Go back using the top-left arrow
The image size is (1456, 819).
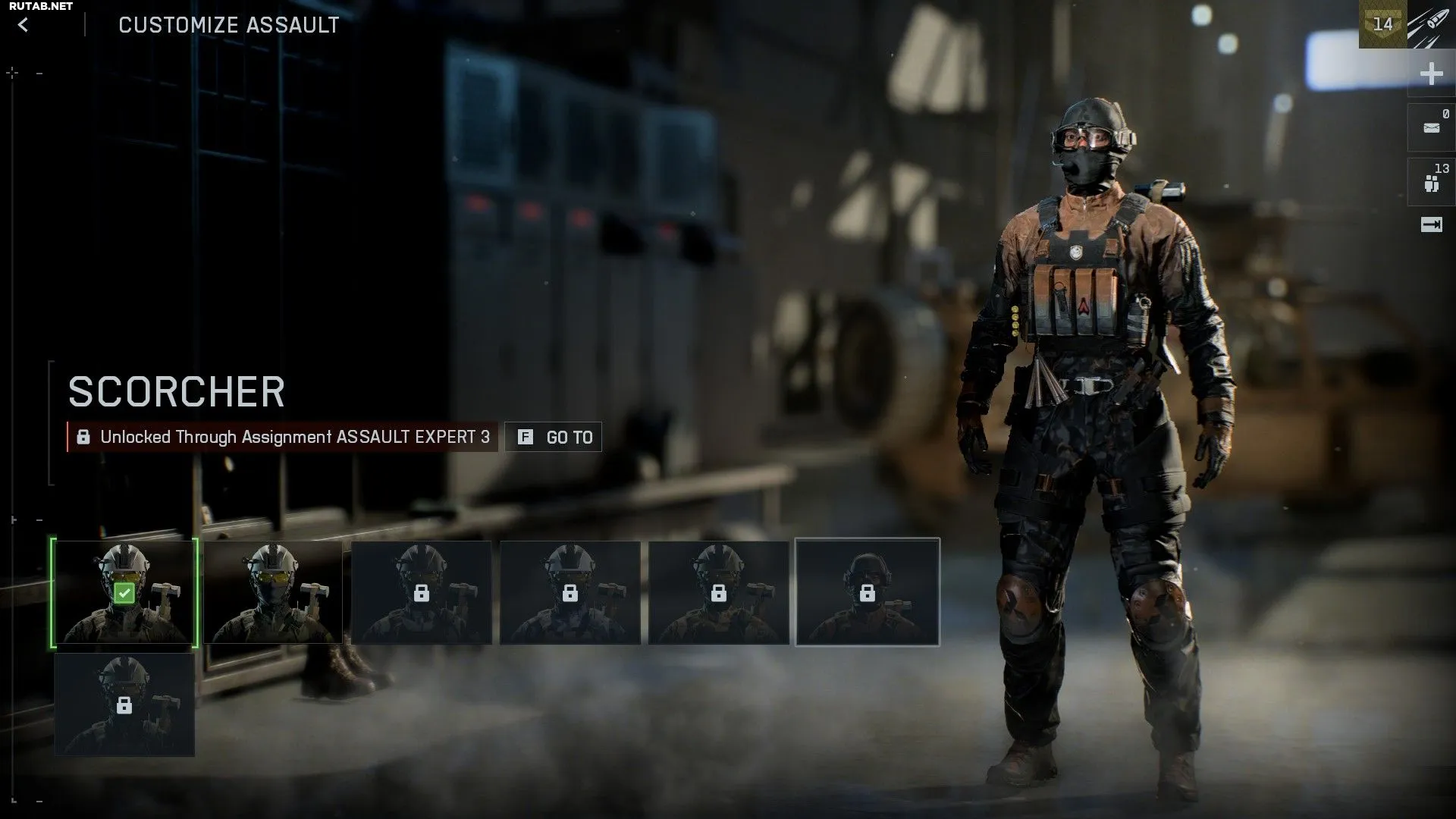pos(24,25)
